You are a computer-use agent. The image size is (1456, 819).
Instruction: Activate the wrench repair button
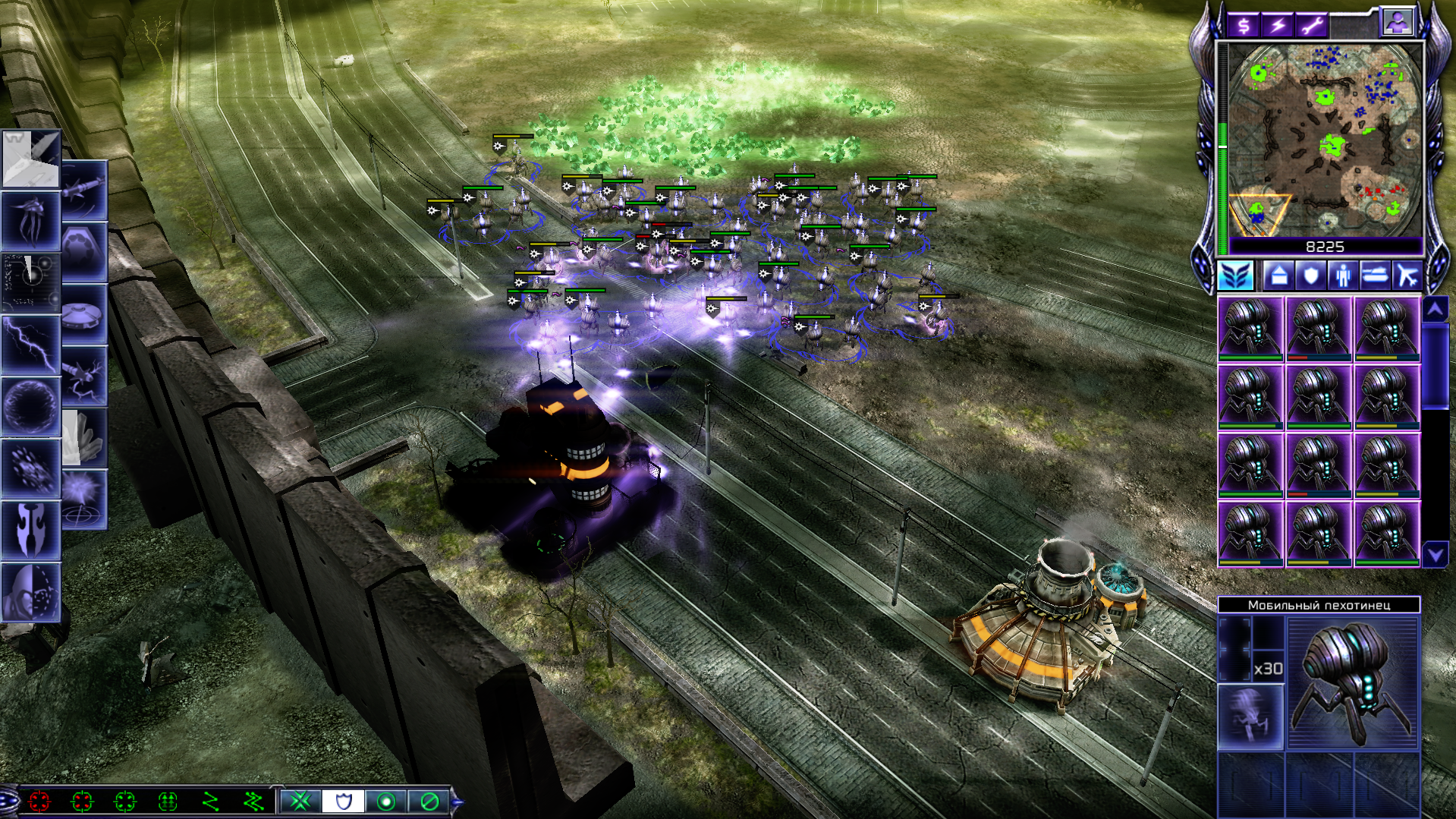point(1311,26)
